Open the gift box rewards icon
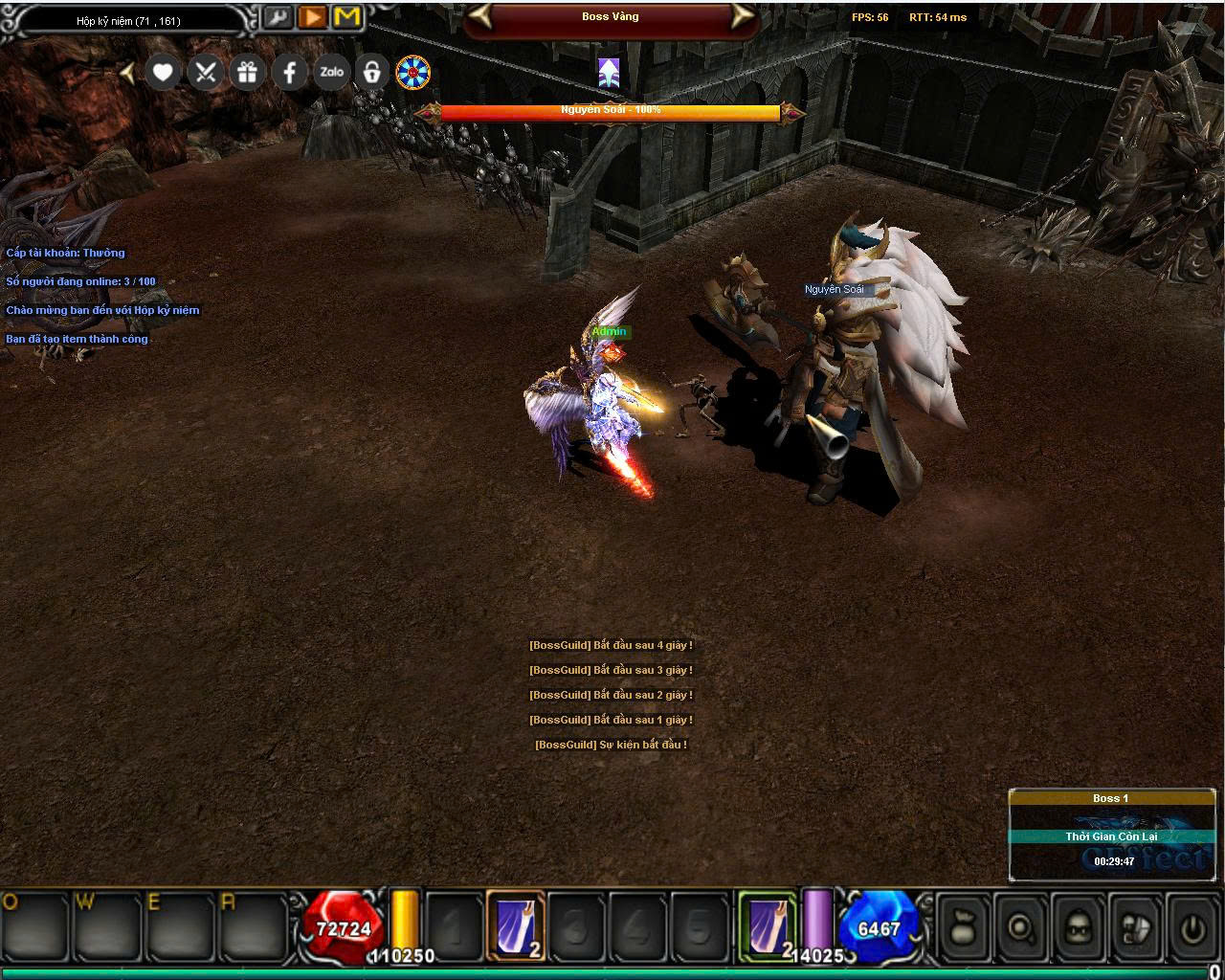 pos(247,73)
